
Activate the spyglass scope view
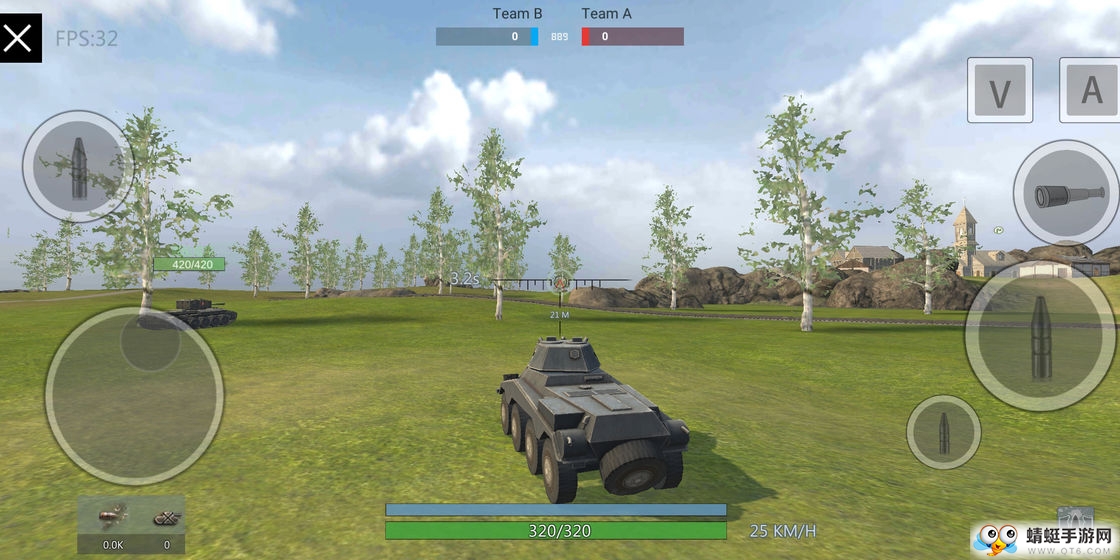[1066, 193]
